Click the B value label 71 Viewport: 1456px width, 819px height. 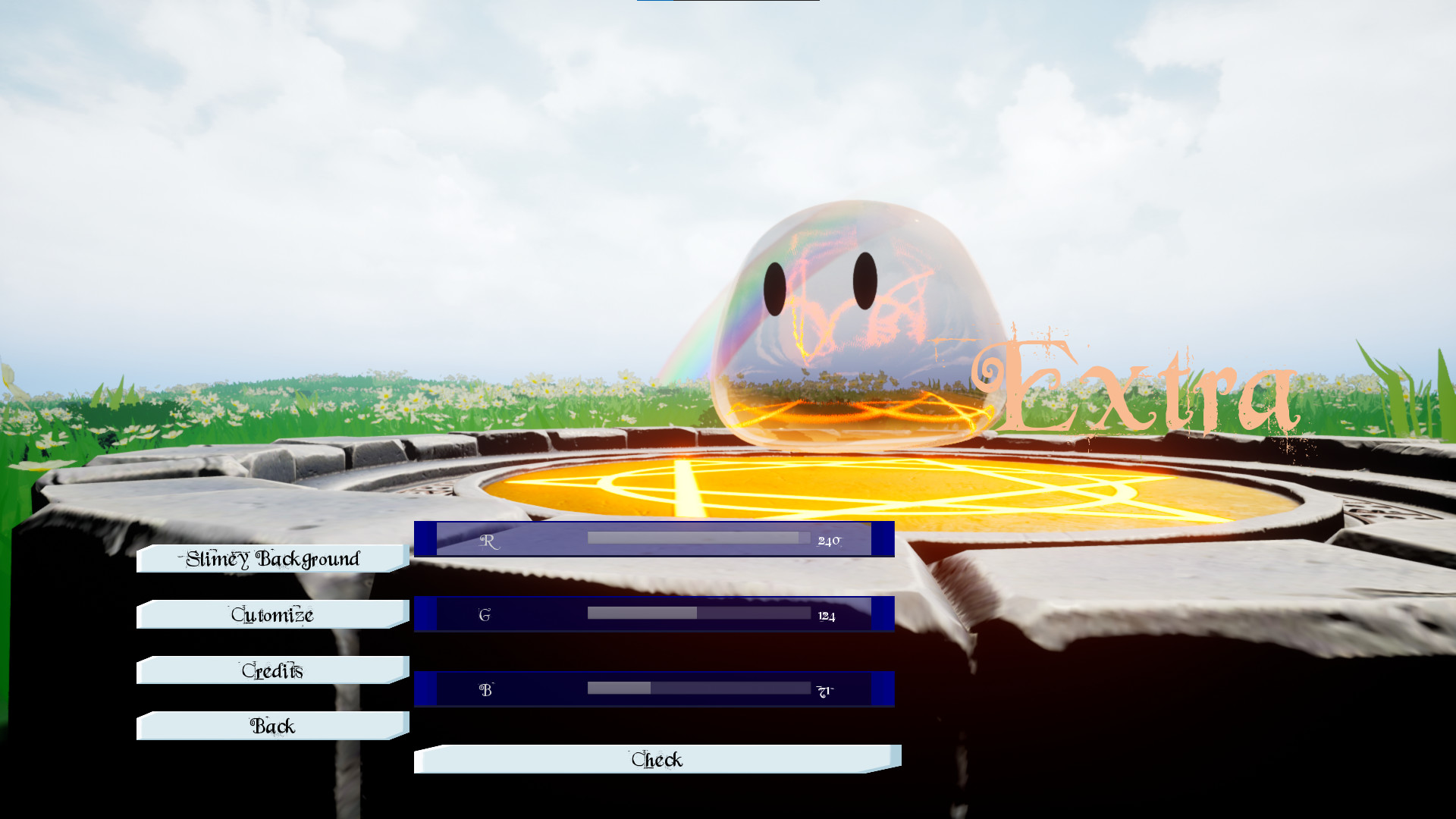pos(825,692)
